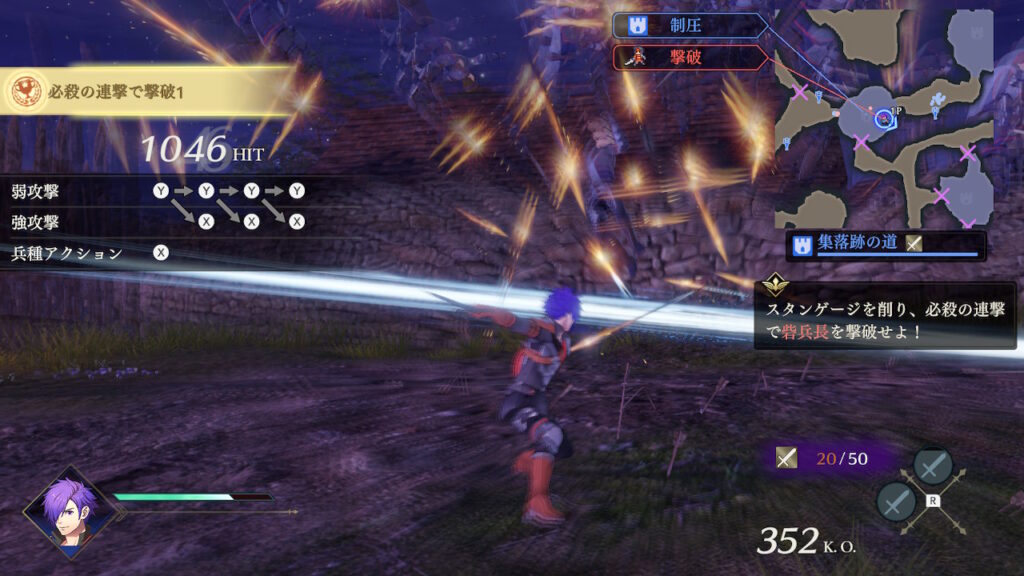This screenshot has height=576, width=1024.
Task: Select the 制圧 objective entry
Action: [x=688, y=25]
